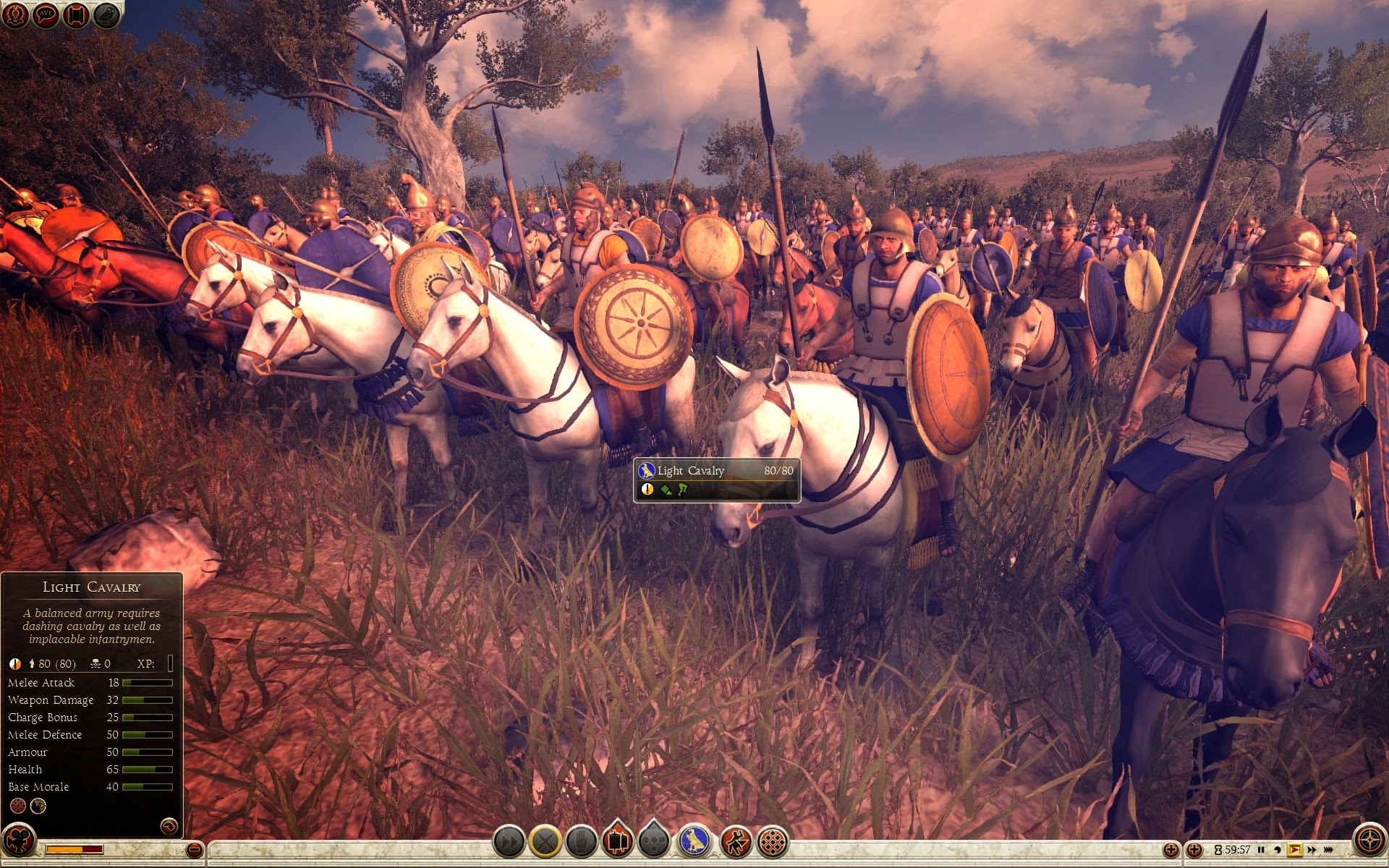Set battle speed to double fast-forward

click(x=1312, y=850)
